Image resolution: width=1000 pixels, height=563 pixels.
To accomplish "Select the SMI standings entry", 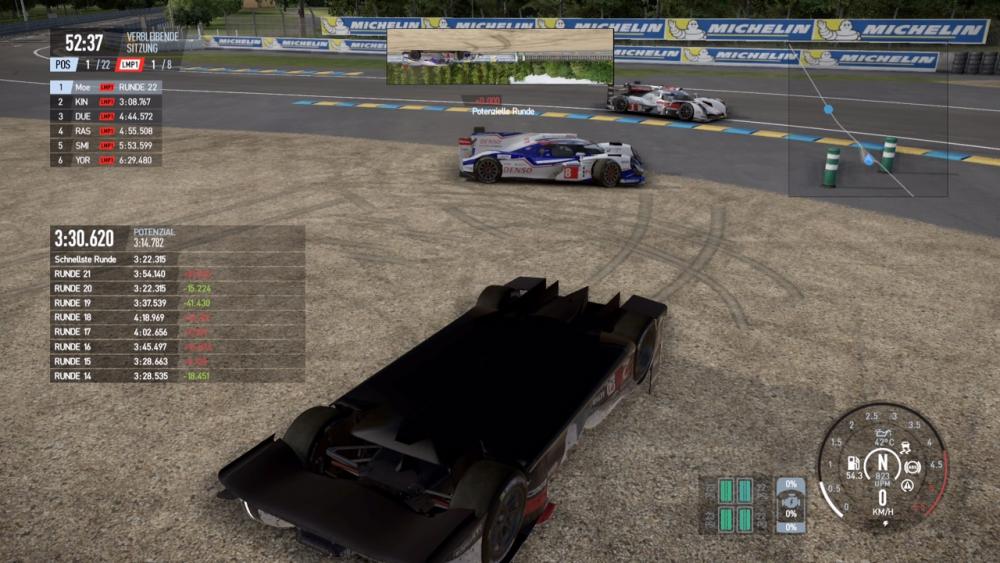I will pyautogui.click(x=105, y=145).
